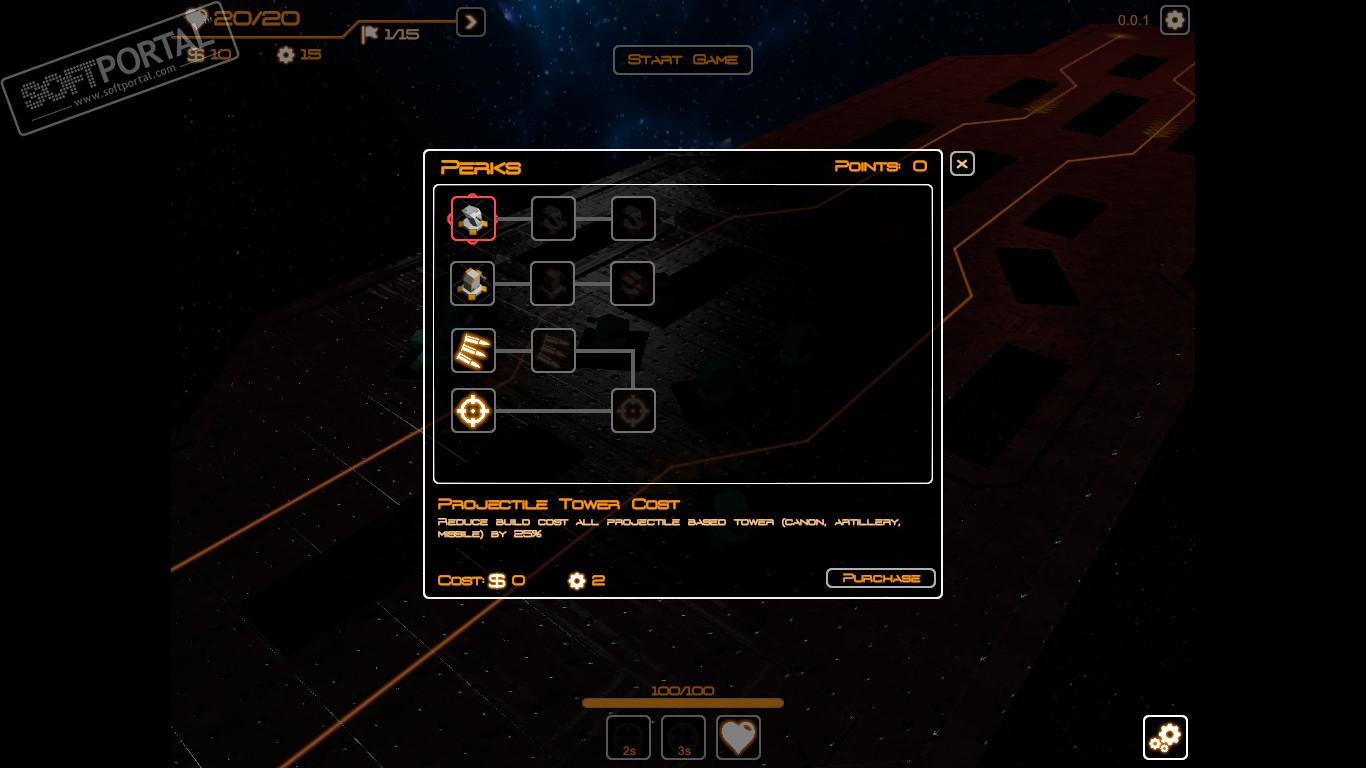The image size is (1366, 768).
Task: Open settings with the top-right gear
Action: click(x=1174, y=20)
